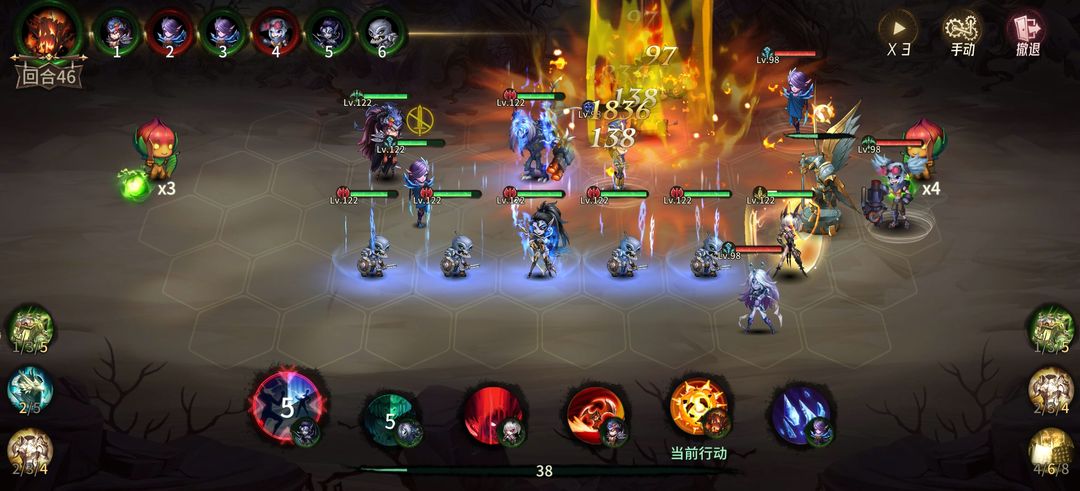Activate the red-blue duel skill showing 5

(x=286, y=406)
